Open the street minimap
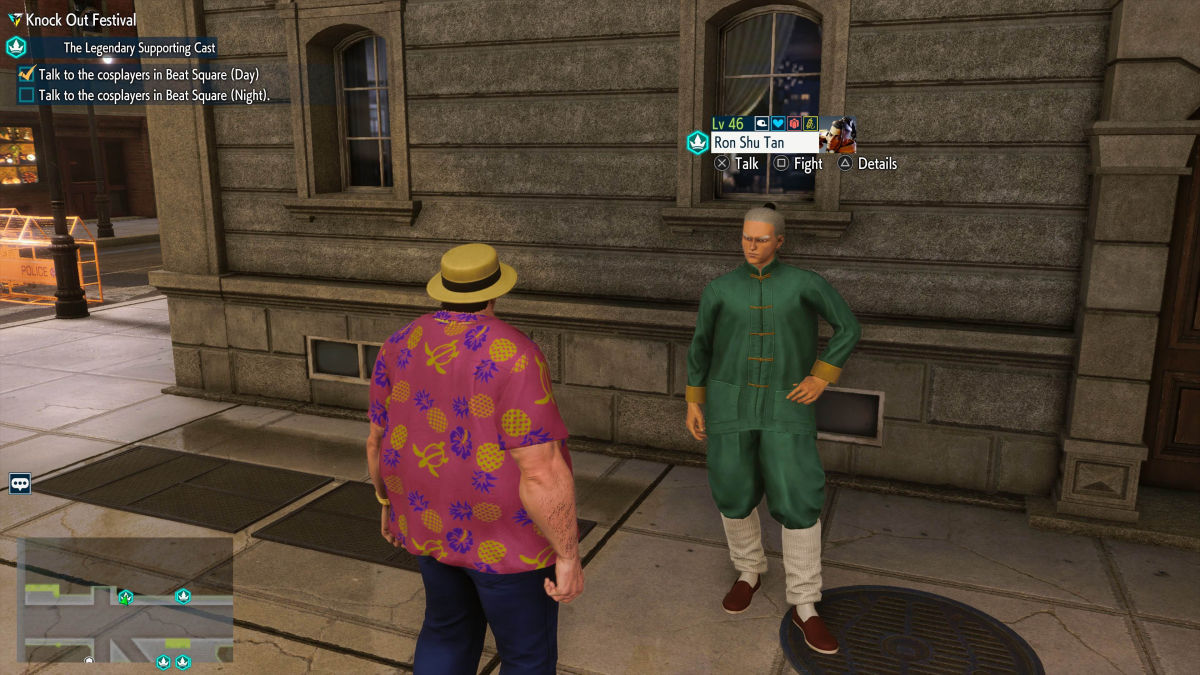 [124, 605]
